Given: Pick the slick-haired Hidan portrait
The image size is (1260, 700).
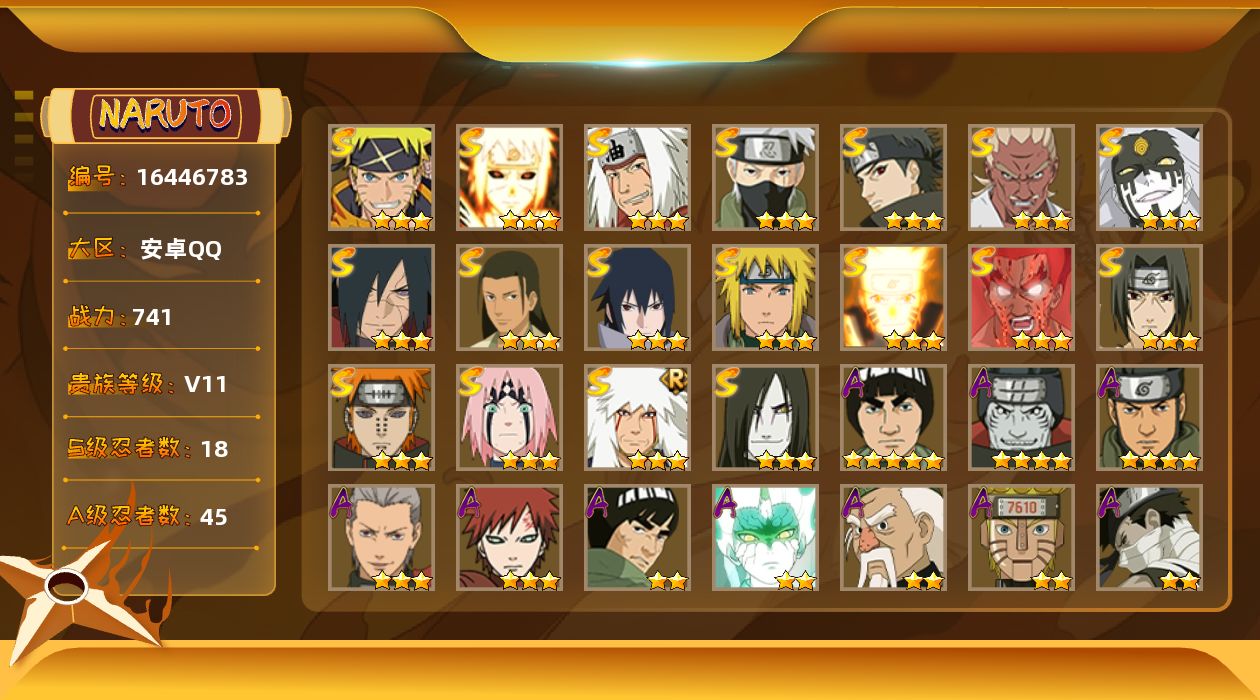Looking at the screenshot, I should (x=381, y=537).
